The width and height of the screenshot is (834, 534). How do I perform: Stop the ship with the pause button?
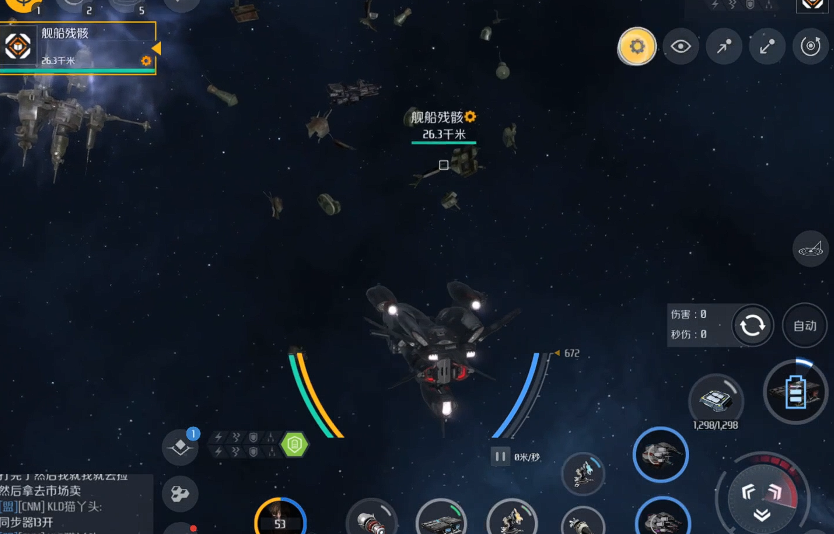pyautogui.click(x=500, y=456)
